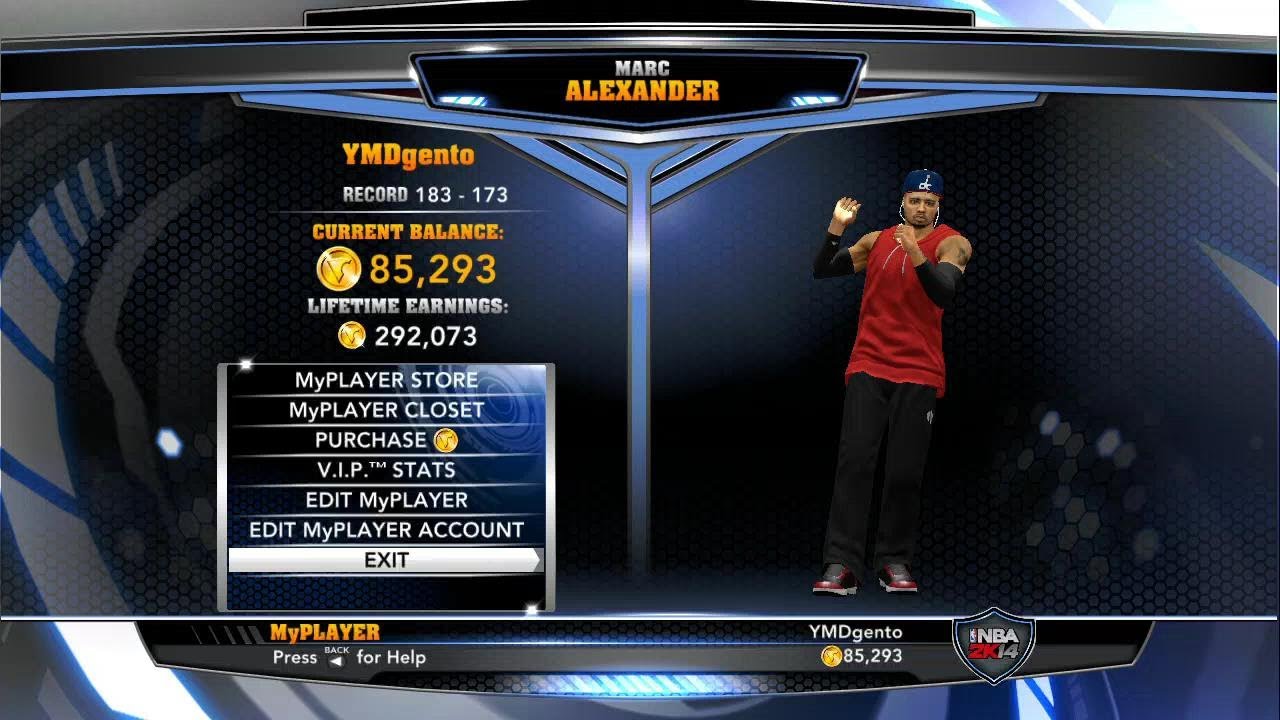Click the highlighted EXIT entry
Viewport: 1280px width, 720px height.
click(386, 560)
